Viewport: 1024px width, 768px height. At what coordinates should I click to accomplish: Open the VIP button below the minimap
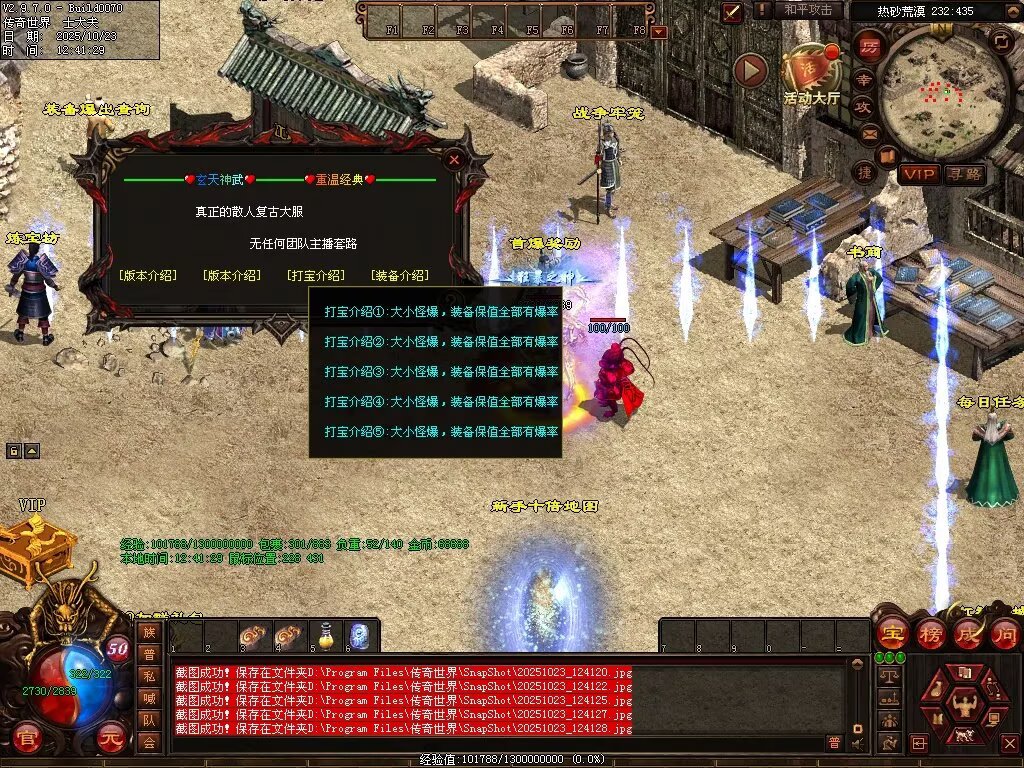coord(918,174)
